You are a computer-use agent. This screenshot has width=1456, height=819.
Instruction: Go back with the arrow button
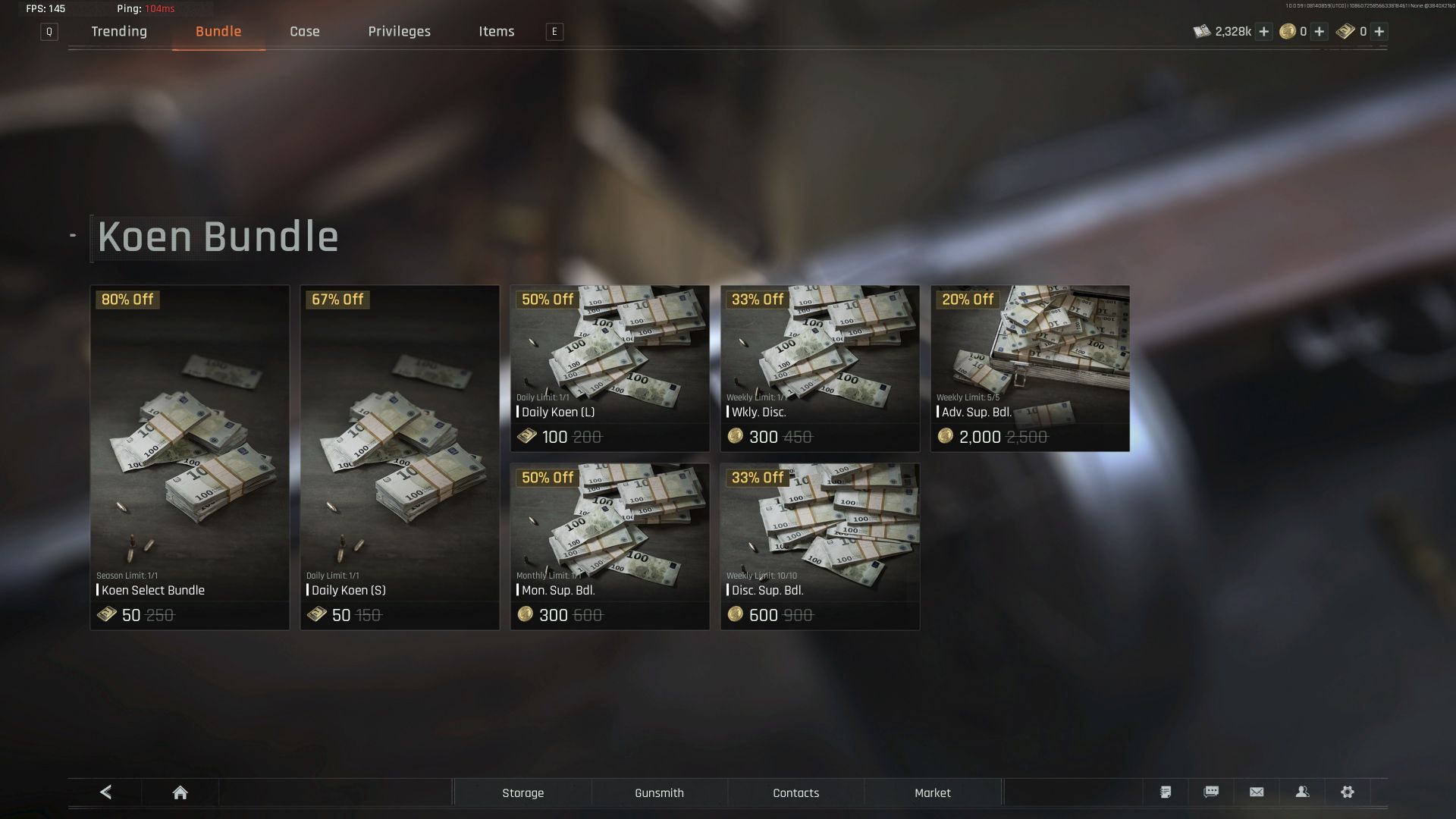(x=105, y=792)
